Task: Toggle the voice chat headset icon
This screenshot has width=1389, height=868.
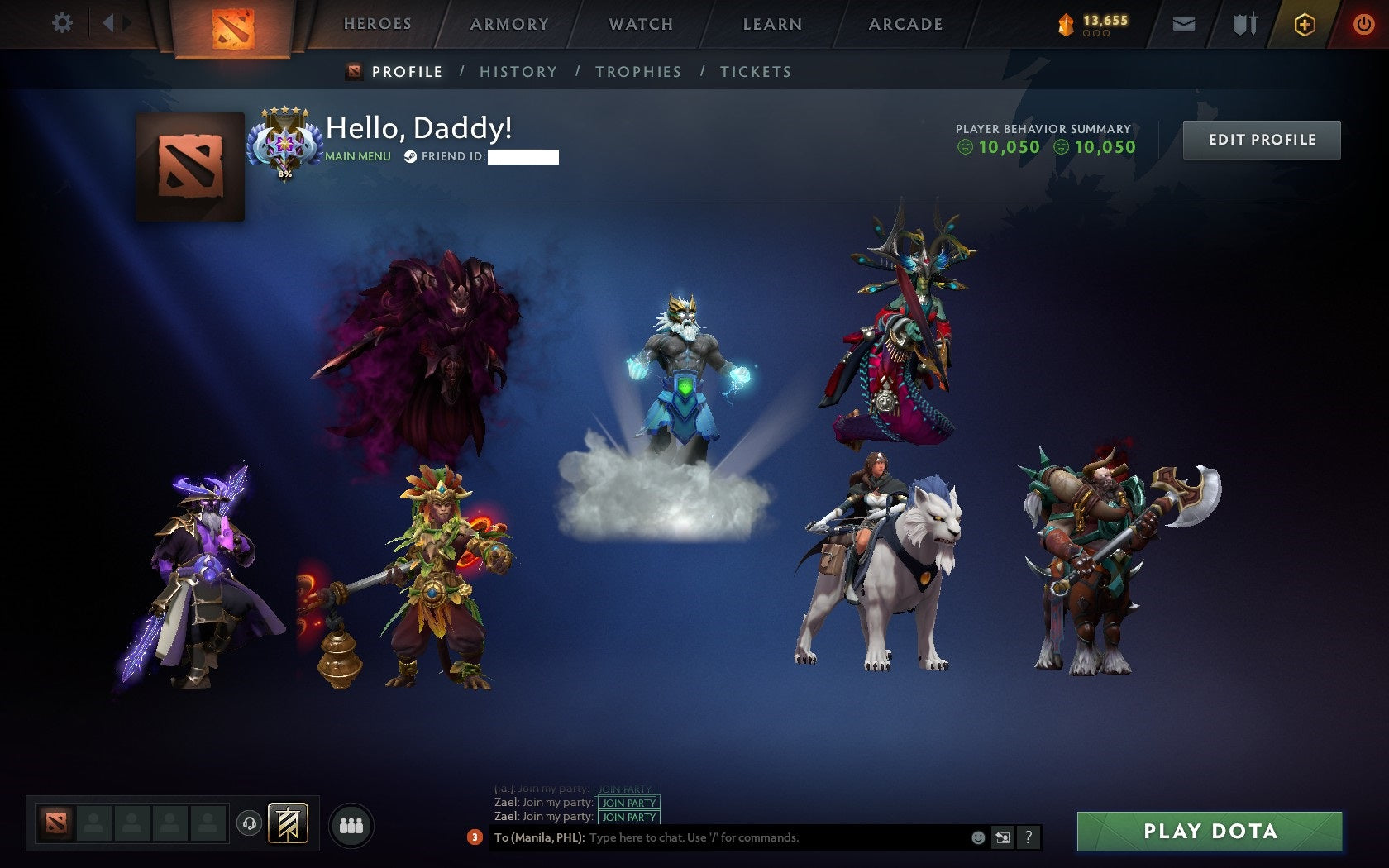Action: tap(248, 822)
